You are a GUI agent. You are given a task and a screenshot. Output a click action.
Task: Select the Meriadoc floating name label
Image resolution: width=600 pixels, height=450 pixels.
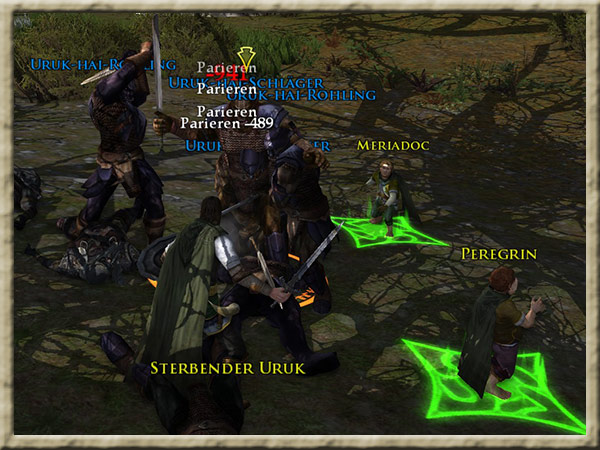pos(393,146)
